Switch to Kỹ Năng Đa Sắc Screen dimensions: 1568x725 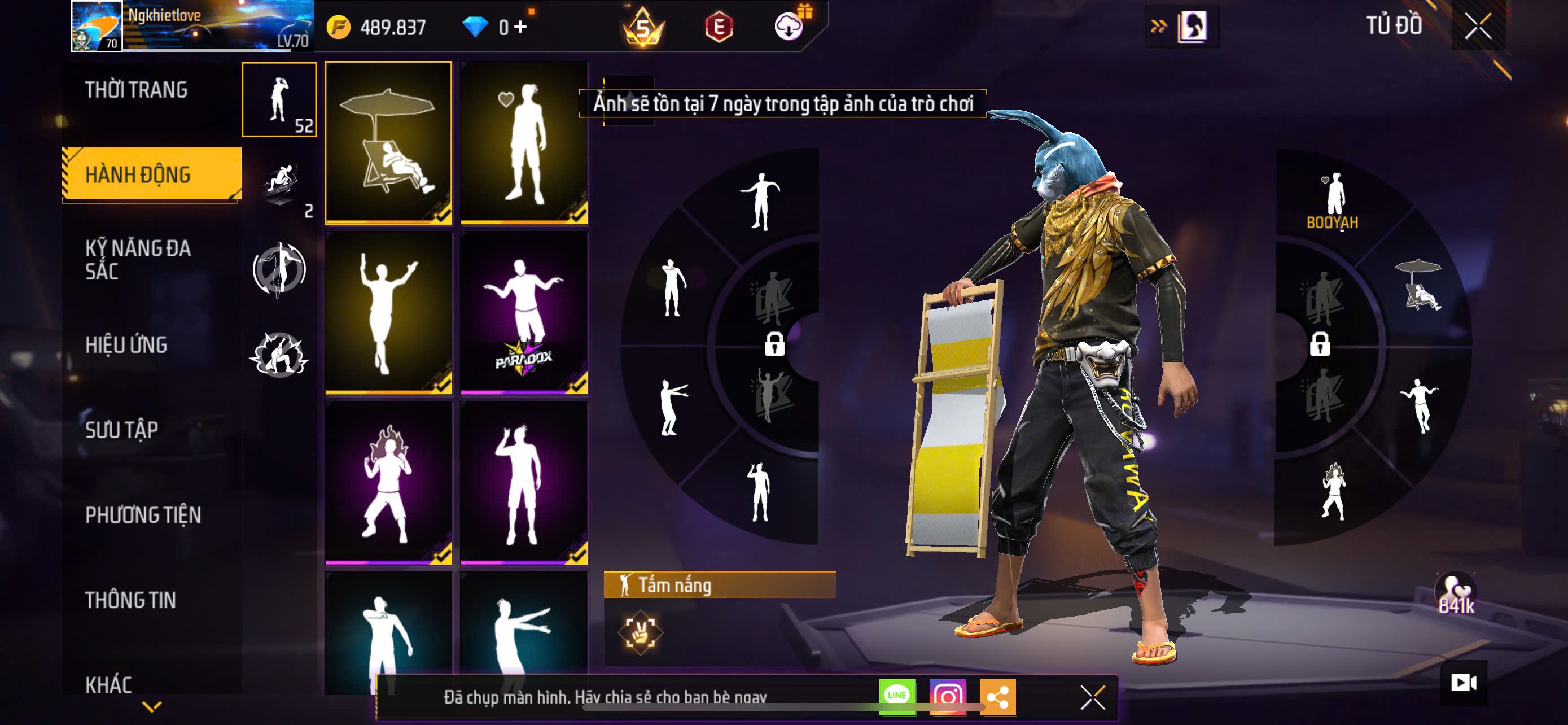pyautogui.click(x=138, y=259)
